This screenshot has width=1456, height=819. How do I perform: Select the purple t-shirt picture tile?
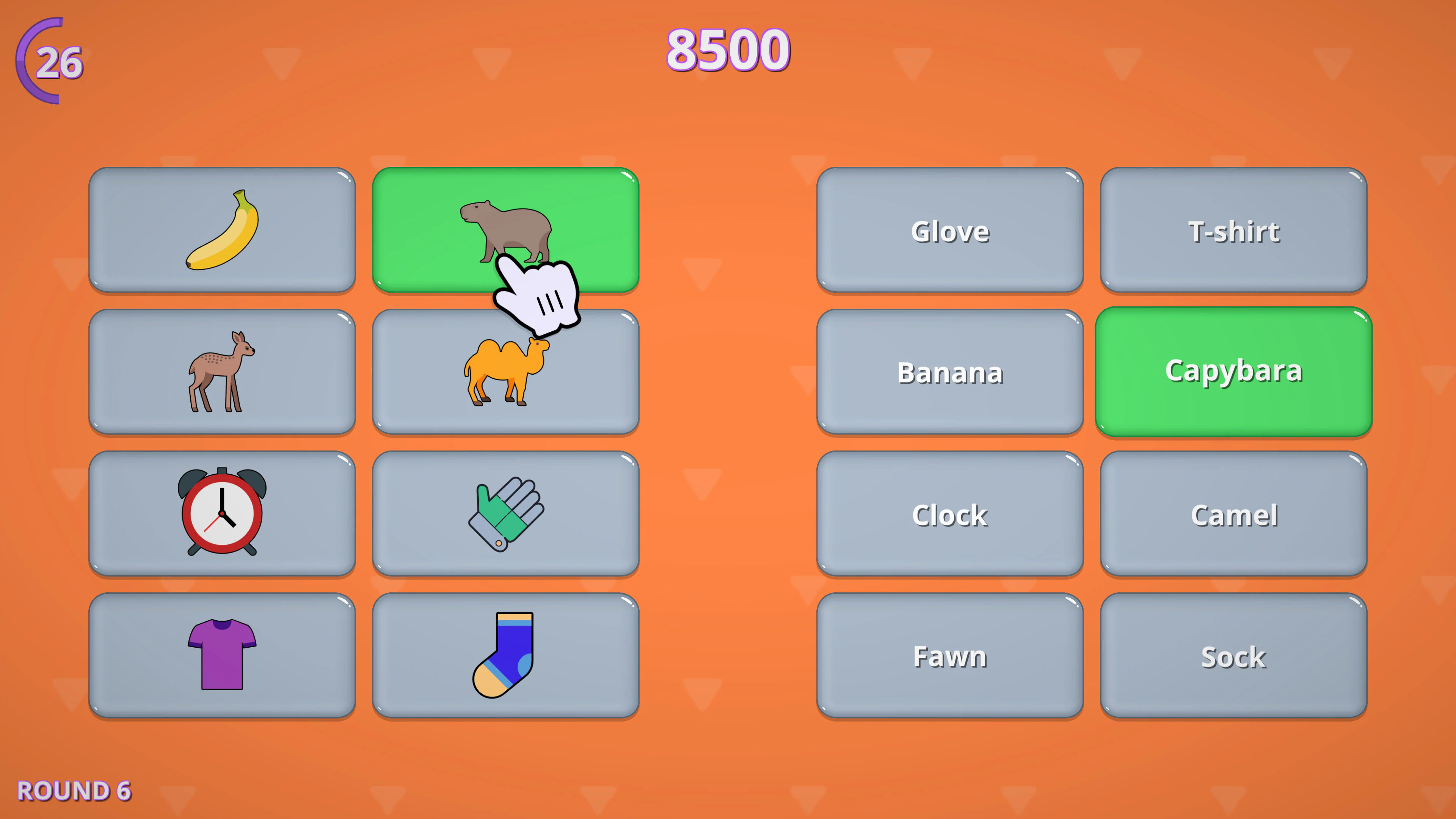[x=223, y=656]
